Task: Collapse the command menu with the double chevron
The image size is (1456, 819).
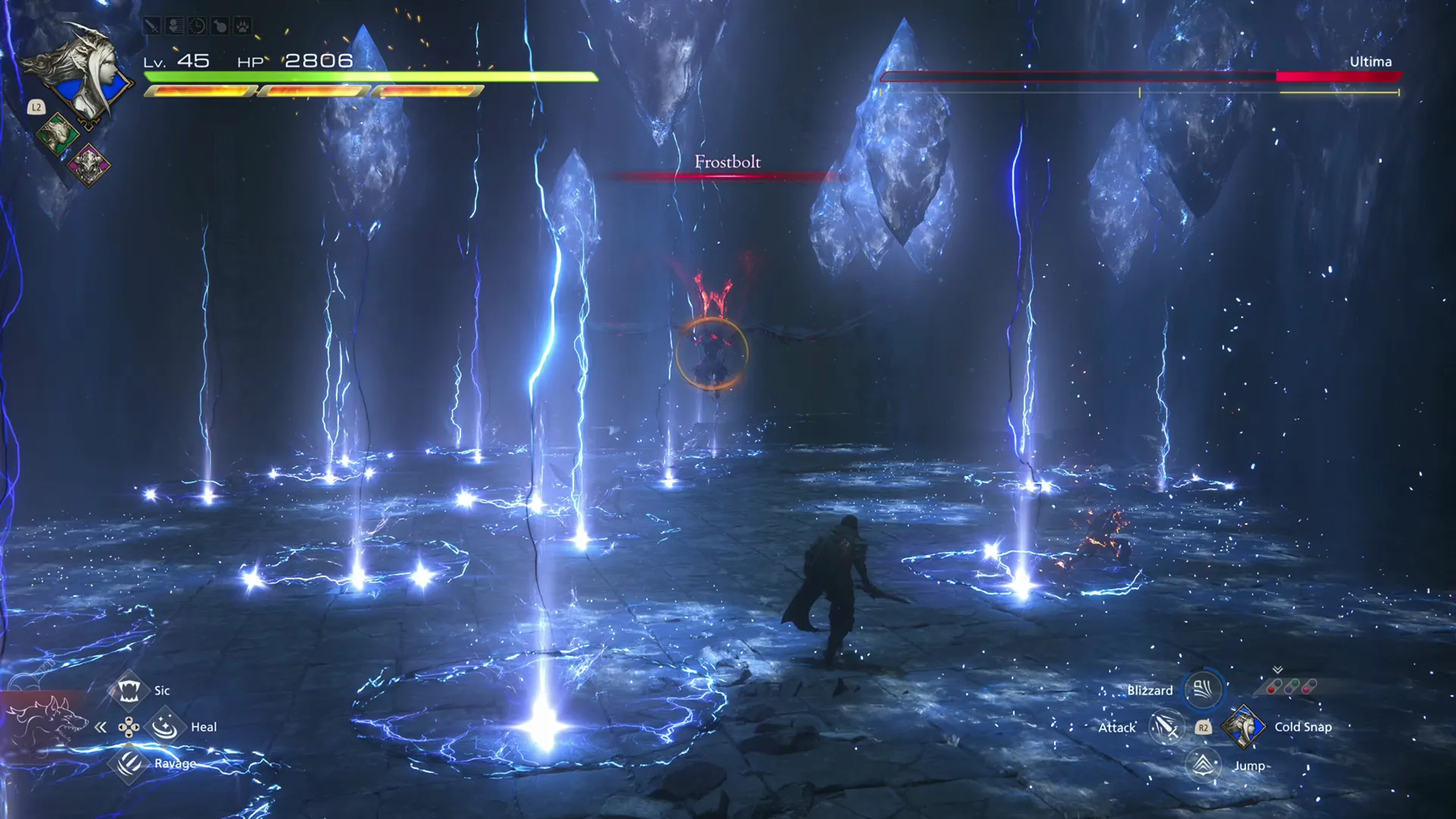Action: click(x=102, y=726)
